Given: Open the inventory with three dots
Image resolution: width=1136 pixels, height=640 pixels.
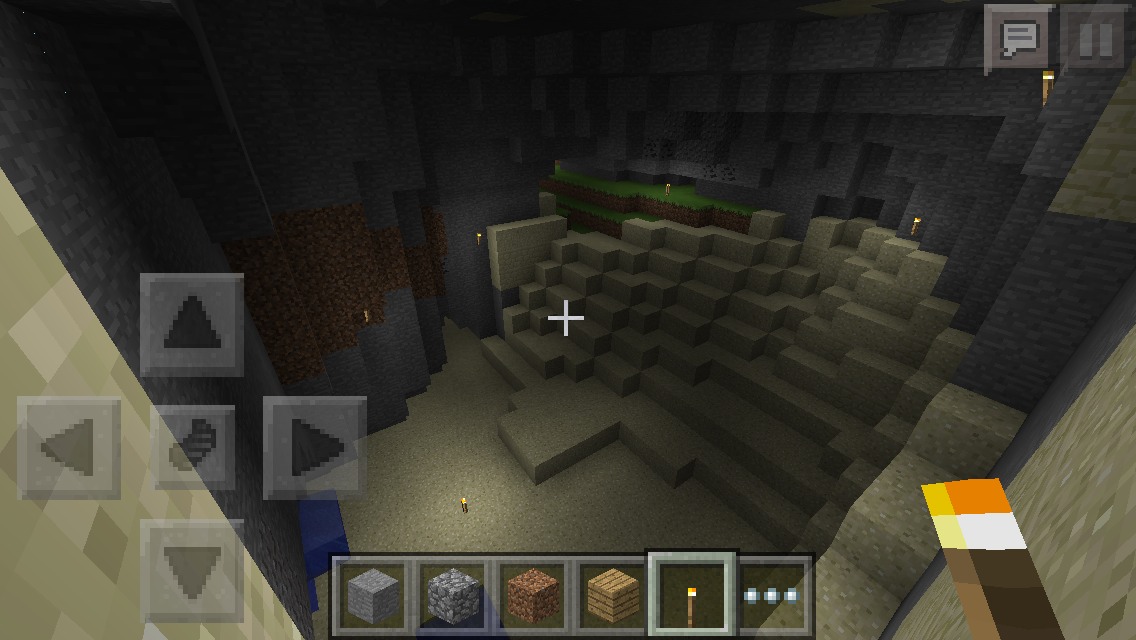Looking at the screenshot, I should point(773,595).
